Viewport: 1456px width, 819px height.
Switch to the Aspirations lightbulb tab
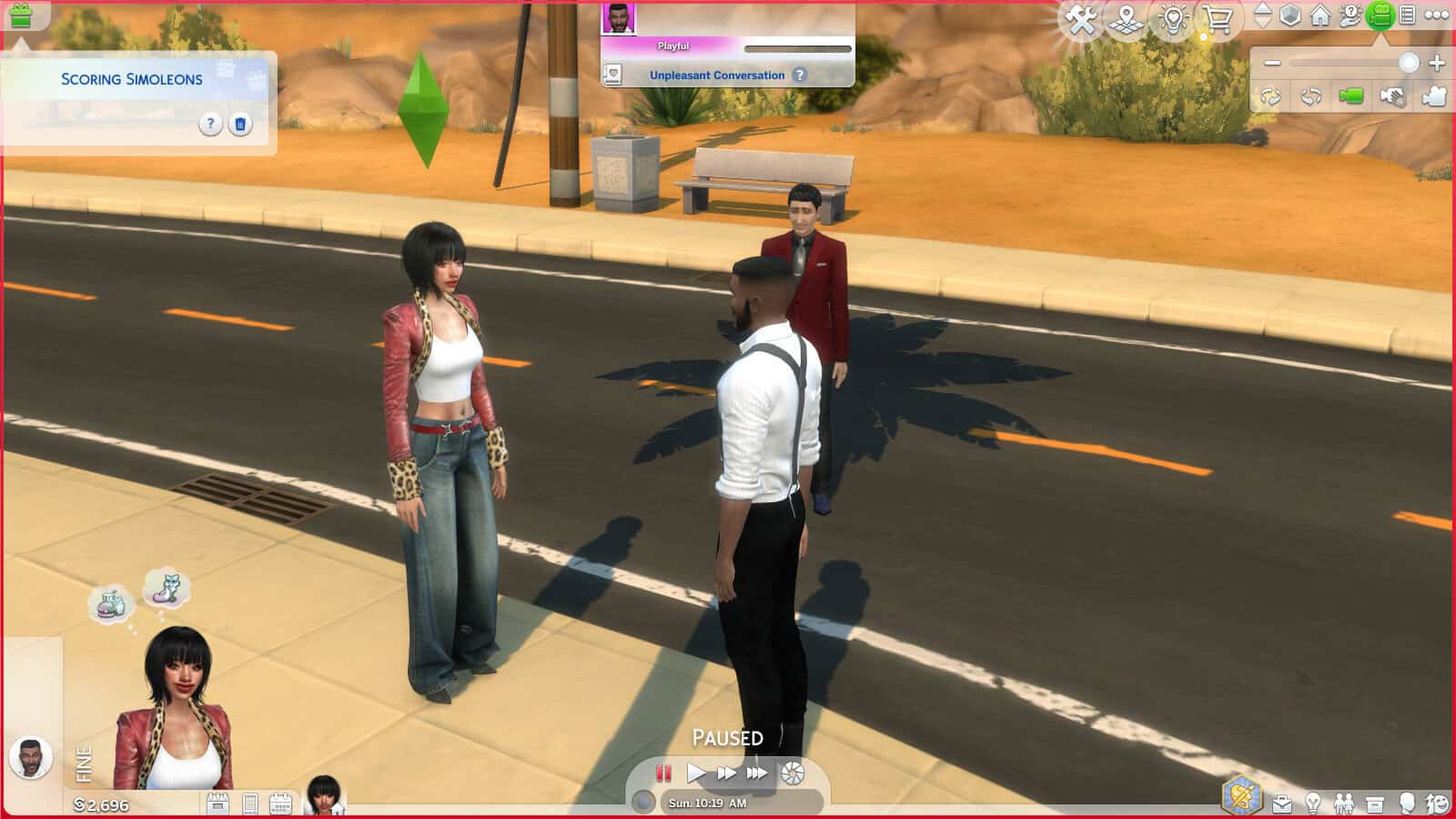click(x=1313, y=801)
